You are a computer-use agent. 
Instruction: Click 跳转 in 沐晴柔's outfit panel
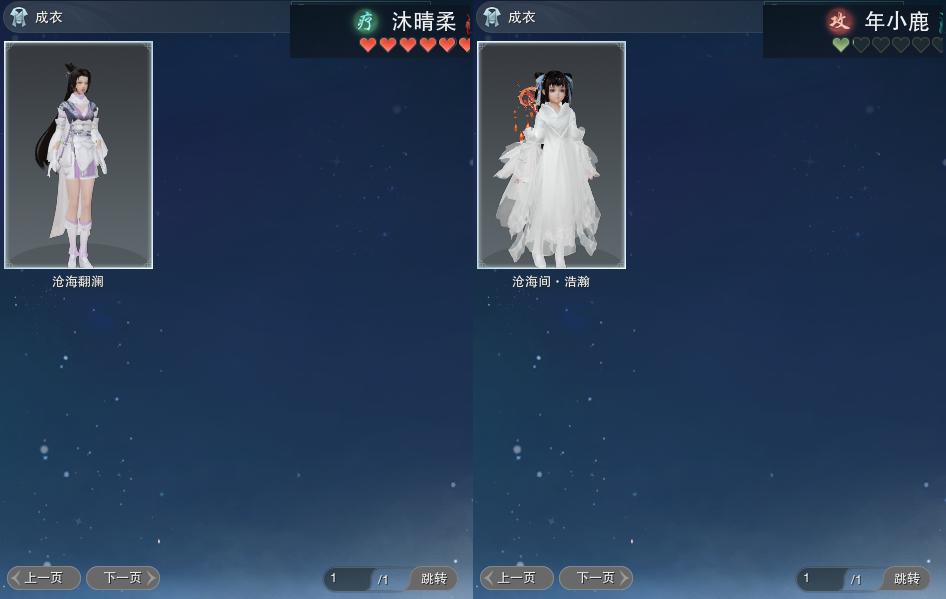433,579
